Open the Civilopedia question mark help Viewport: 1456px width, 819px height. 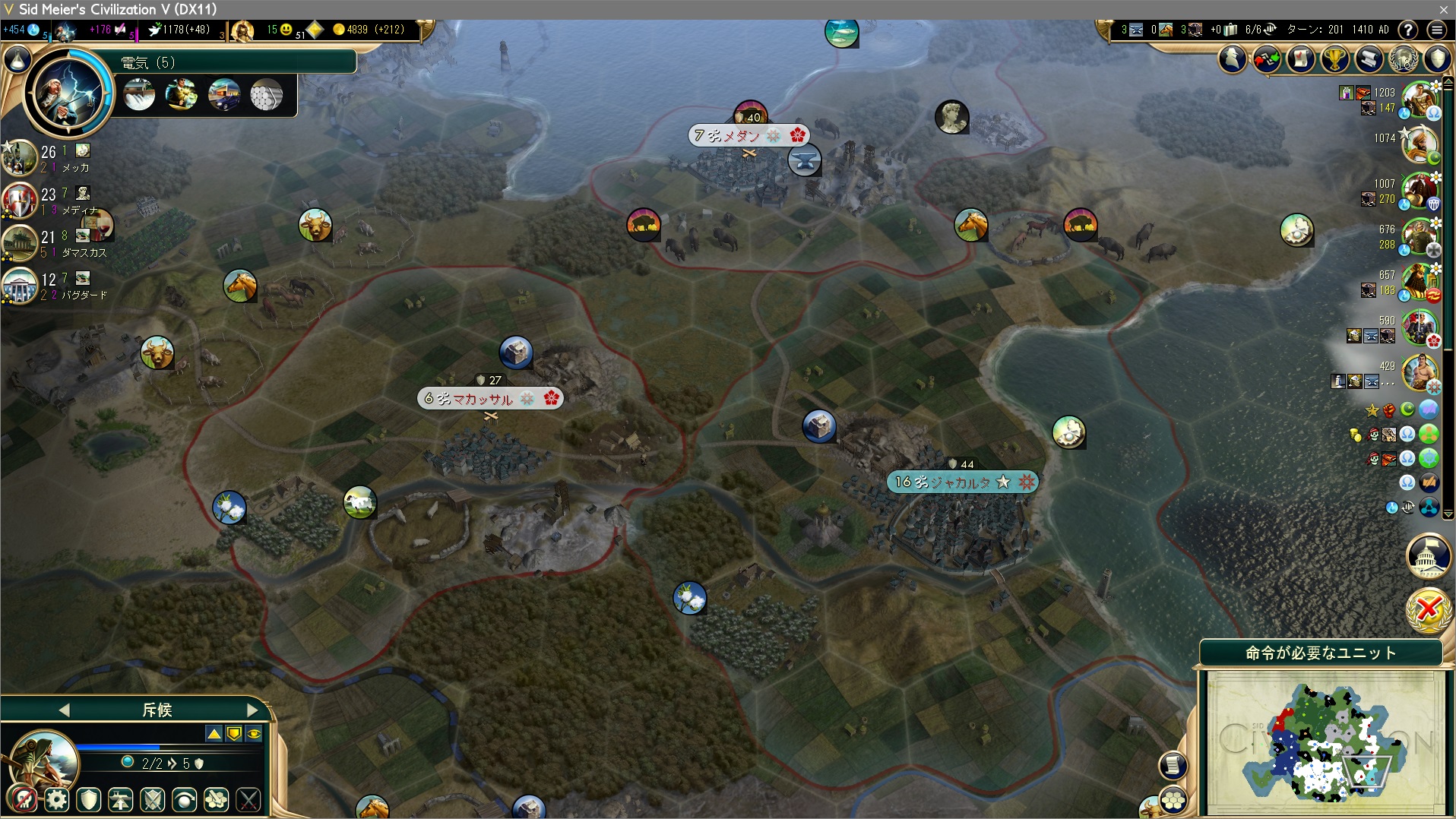coord(1408,30)
